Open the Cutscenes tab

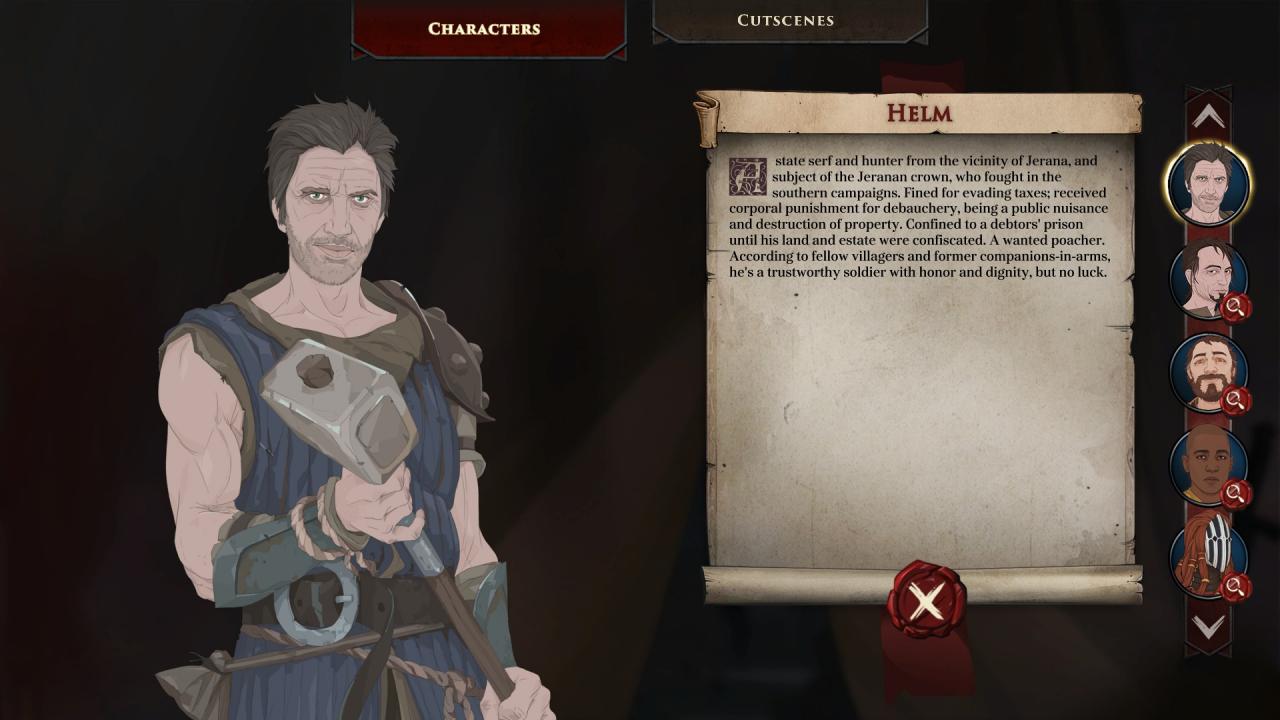pos(786,20)
